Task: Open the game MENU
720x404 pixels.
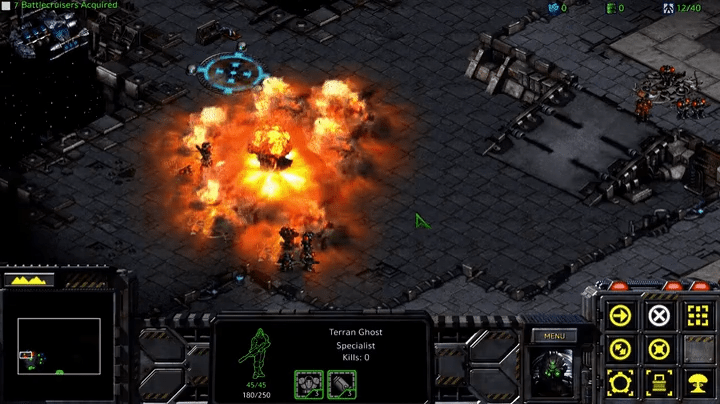Action: coord(555,336)
